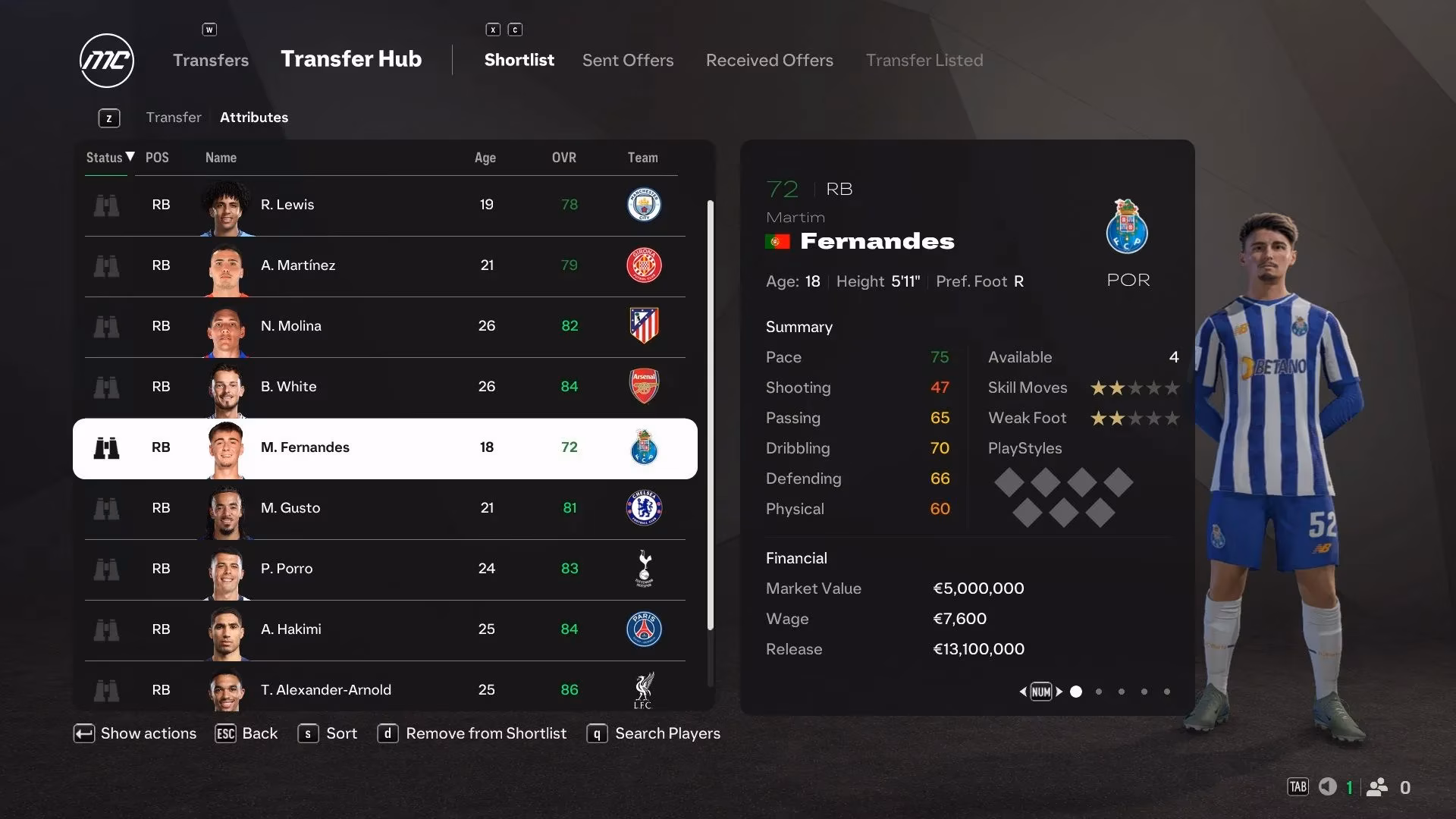Viewport: 1456px width, 819px height.
Task: Select the second pagination dot on player card
Action: coord(1098,692)
